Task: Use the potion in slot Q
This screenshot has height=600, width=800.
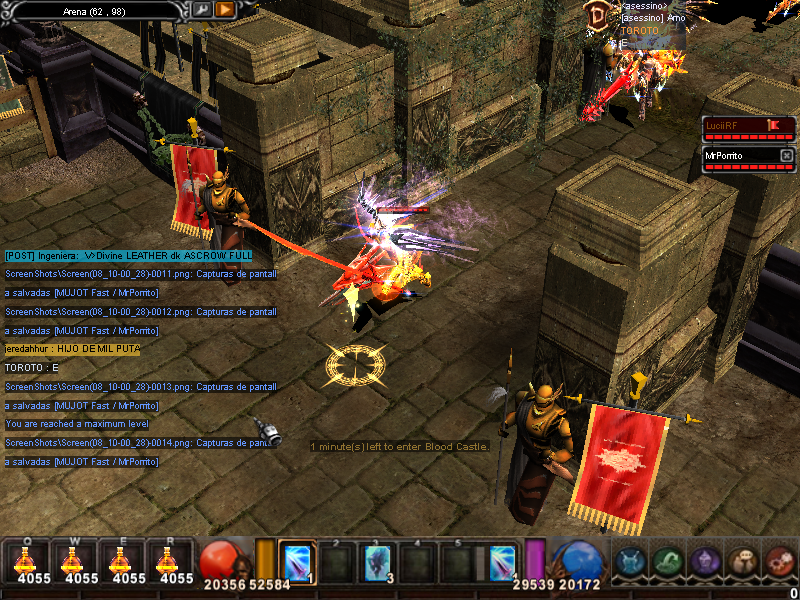Action: (x=27, y=560)
